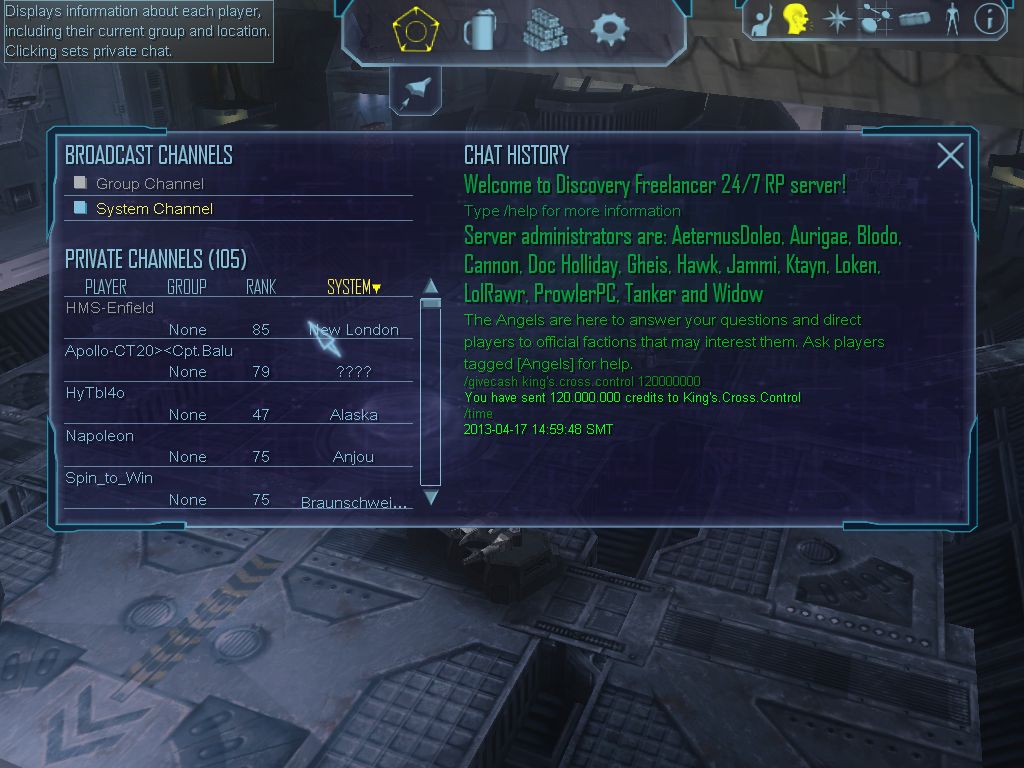Launch to space with the ship icon
Screen dimensions: 1024x768
click(415, 92)
